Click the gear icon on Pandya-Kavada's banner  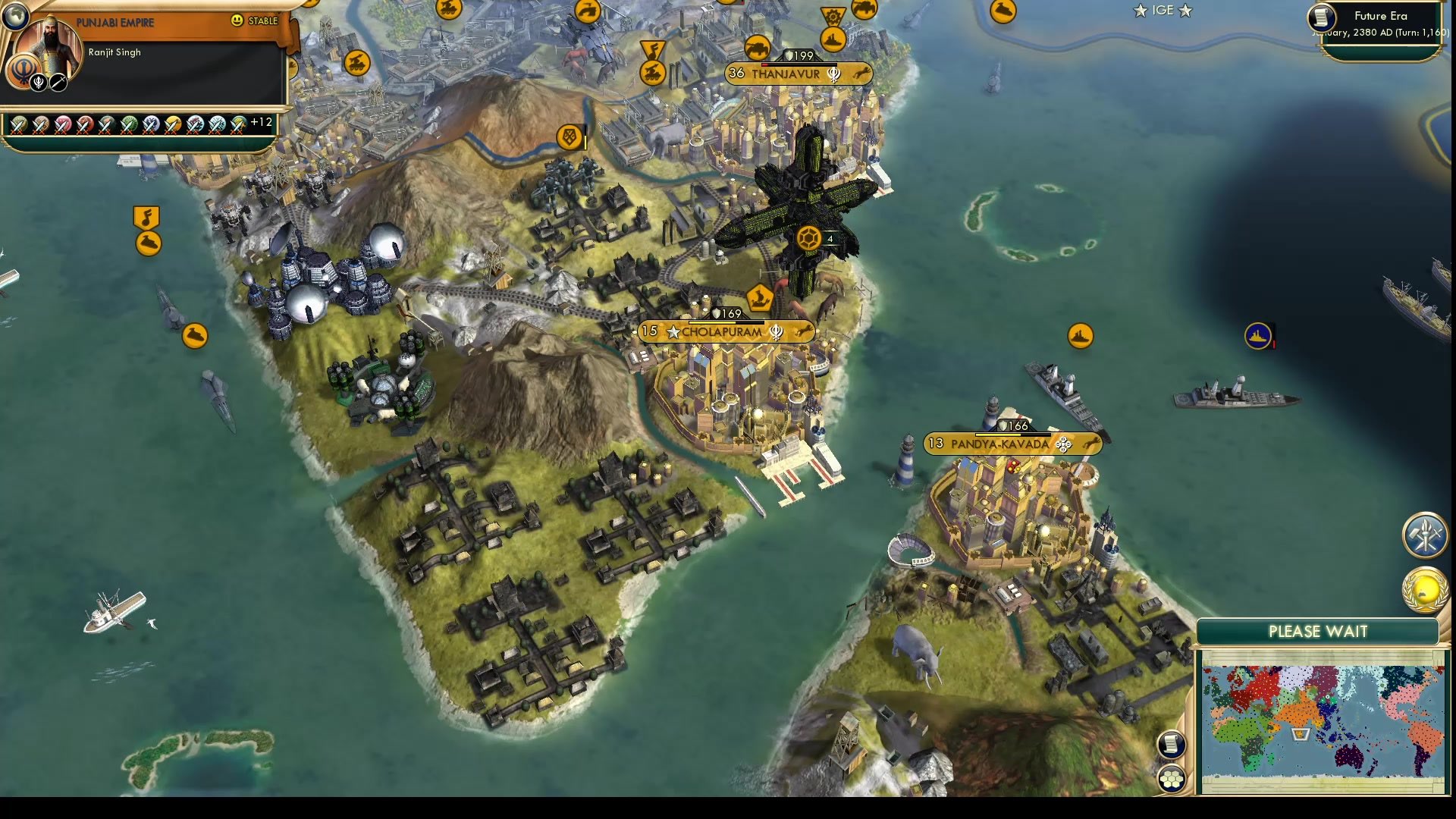click(1062, 446)
